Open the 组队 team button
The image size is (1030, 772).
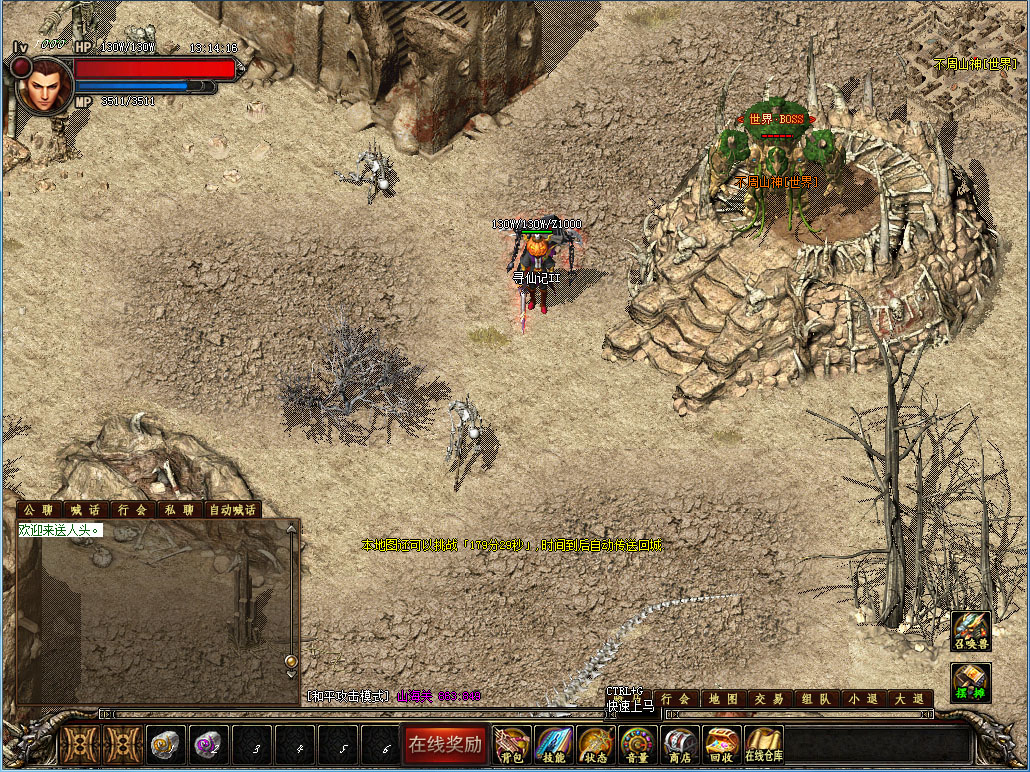[x=816, y=699]
